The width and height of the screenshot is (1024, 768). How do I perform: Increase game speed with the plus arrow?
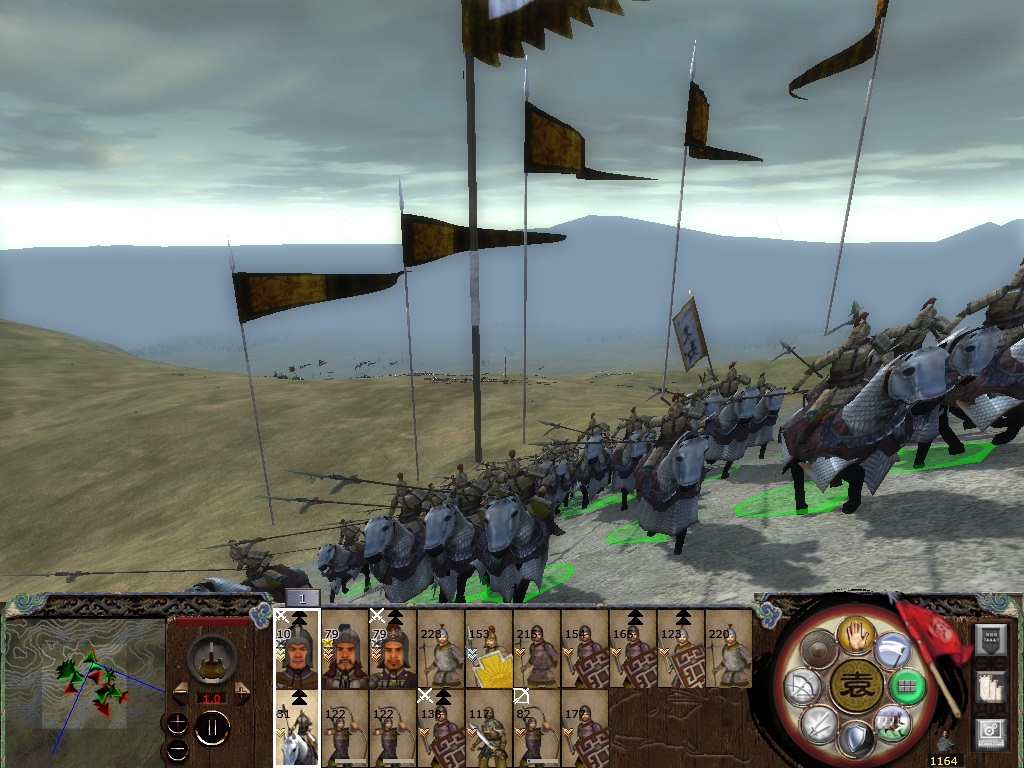pyautogui.click(x=241, y=693)
